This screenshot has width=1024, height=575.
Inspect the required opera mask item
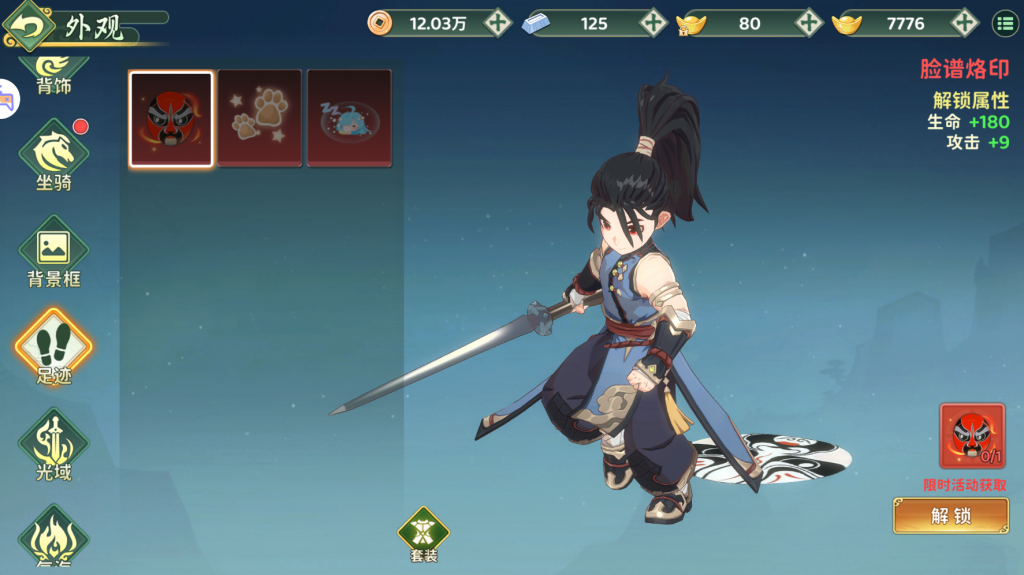pyautogui.click(x=971, y=435)
